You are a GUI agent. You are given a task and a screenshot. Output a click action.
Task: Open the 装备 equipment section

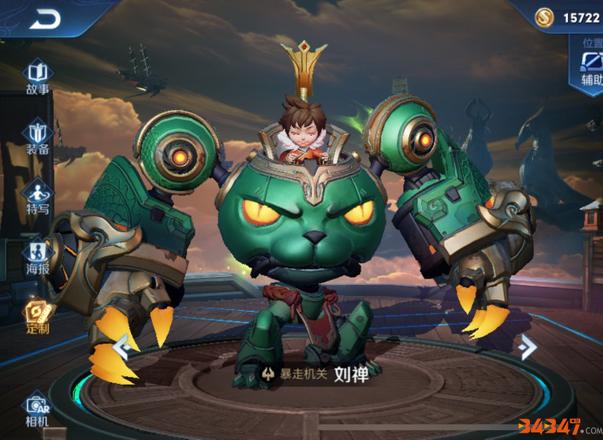[38, 137]
